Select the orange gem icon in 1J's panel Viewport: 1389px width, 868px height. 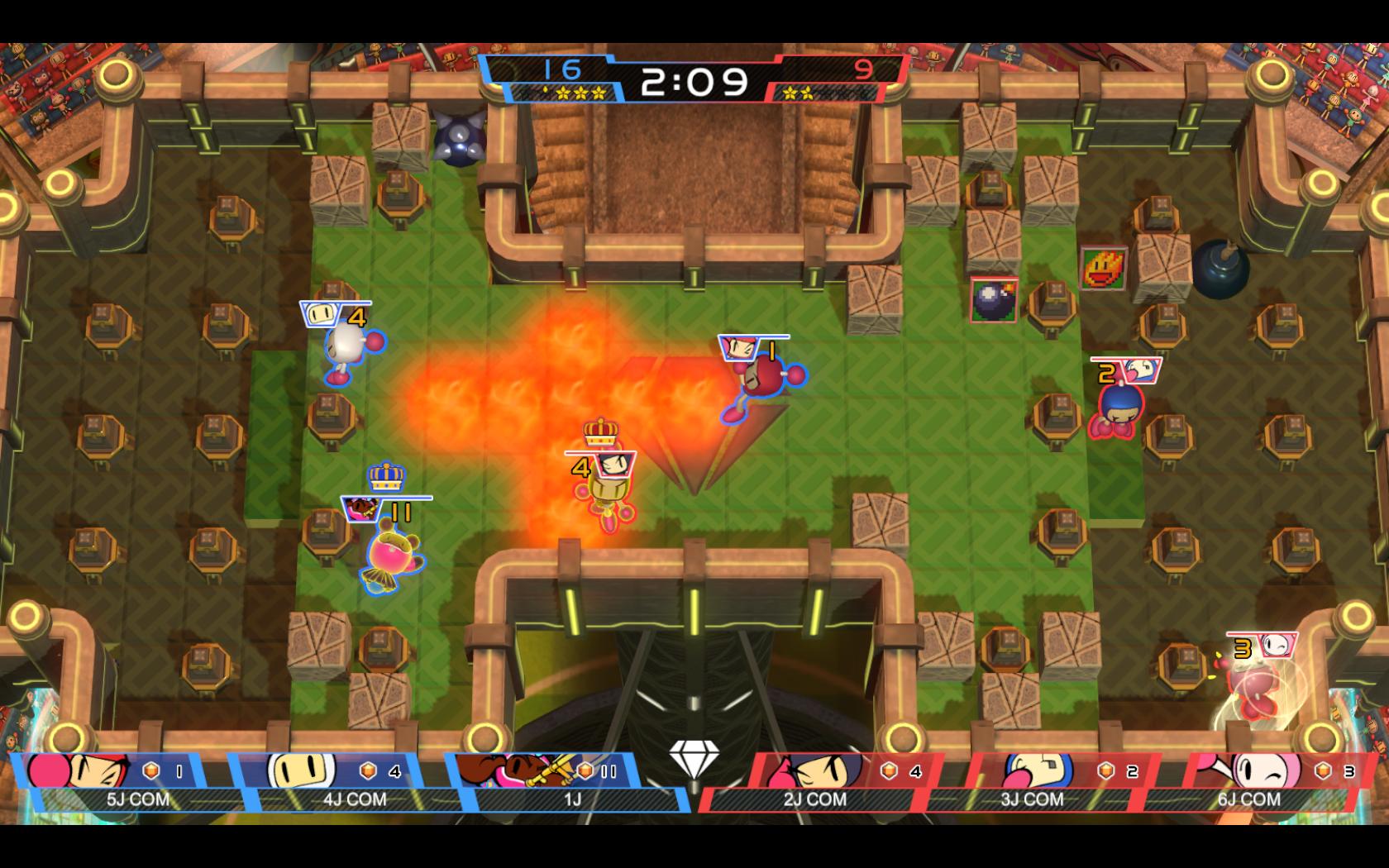585,770
